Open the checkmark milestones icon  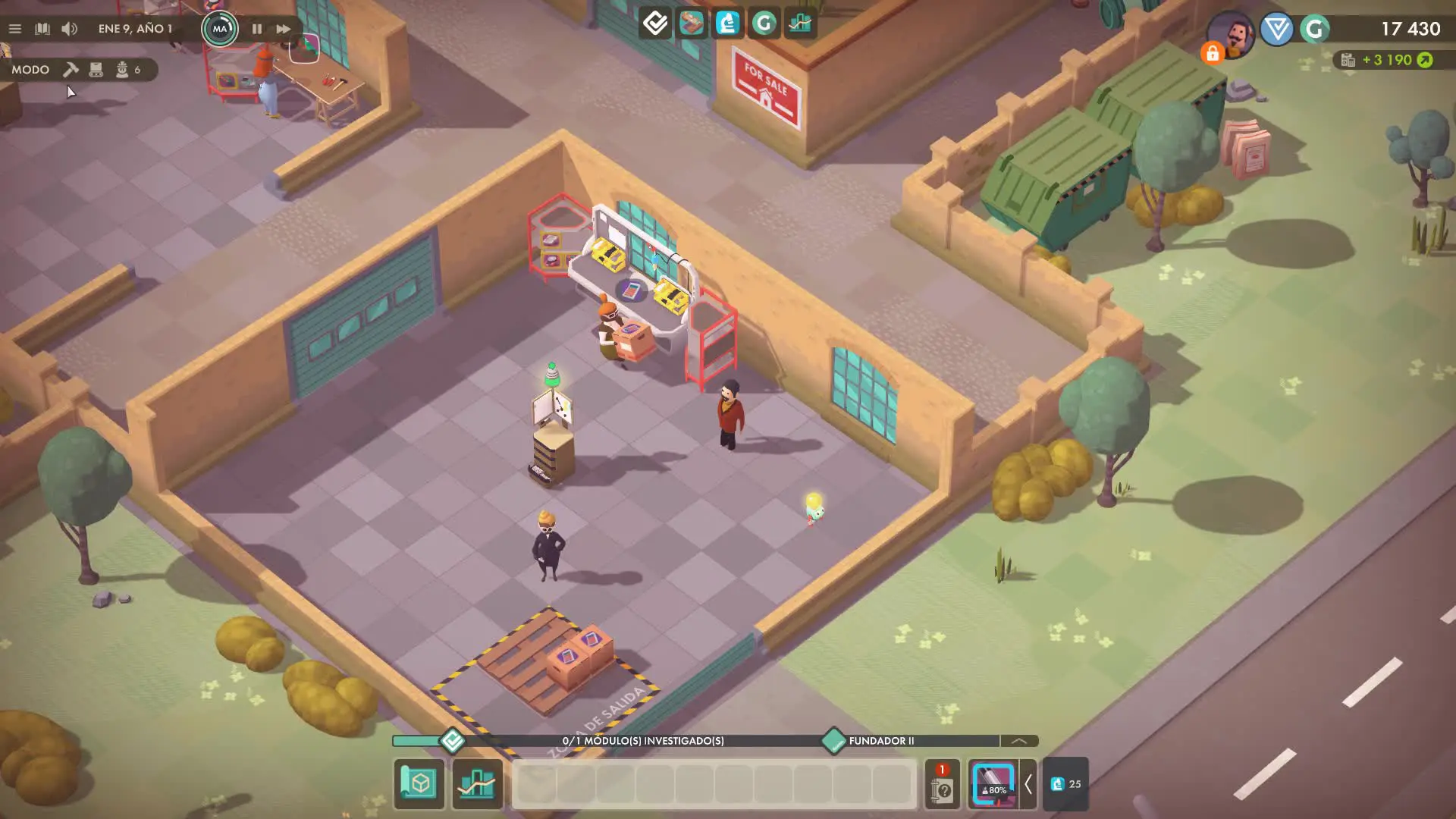point(655,24)
